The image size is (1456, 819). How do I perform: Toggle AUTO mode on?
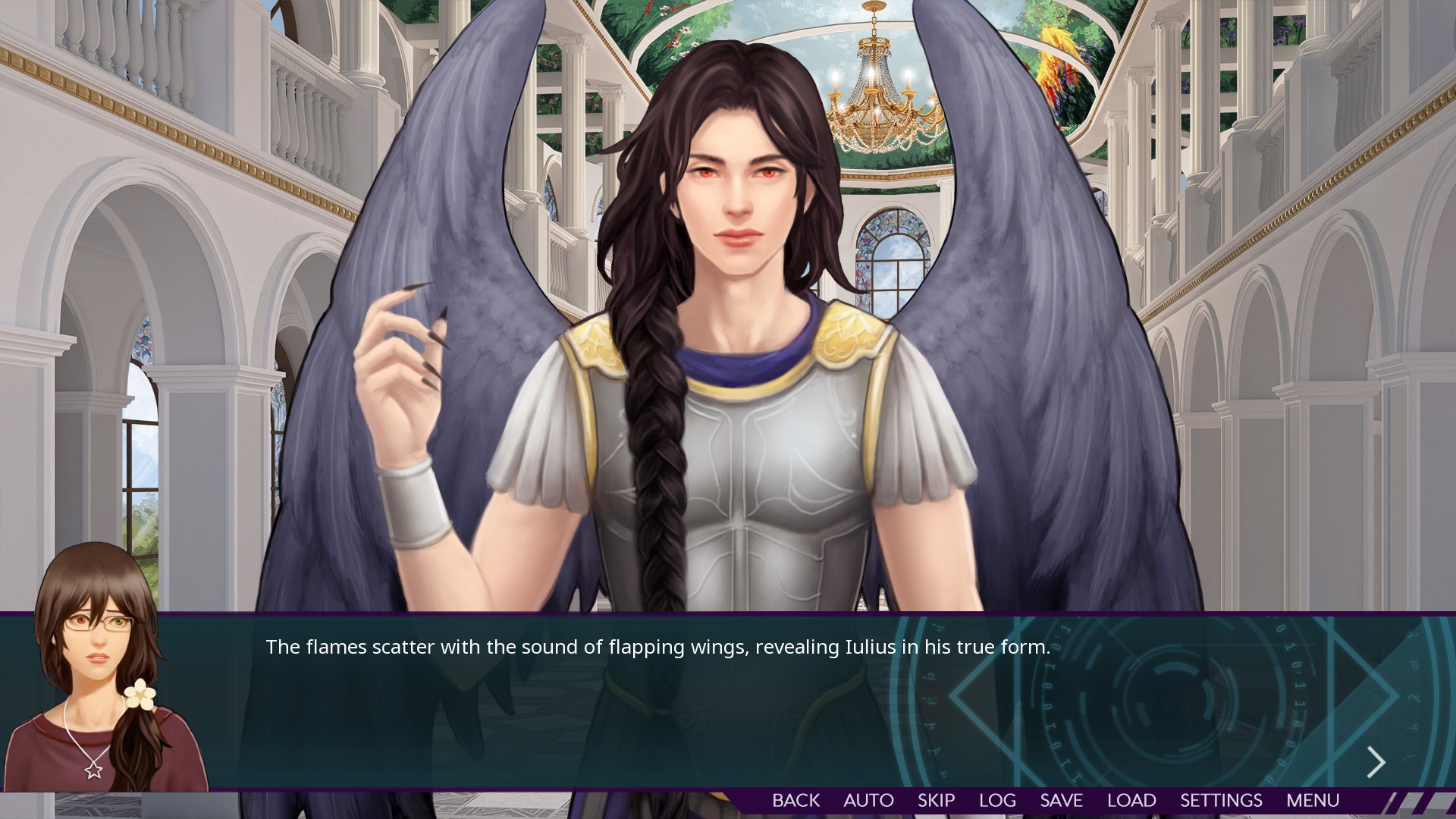(868, 800)
